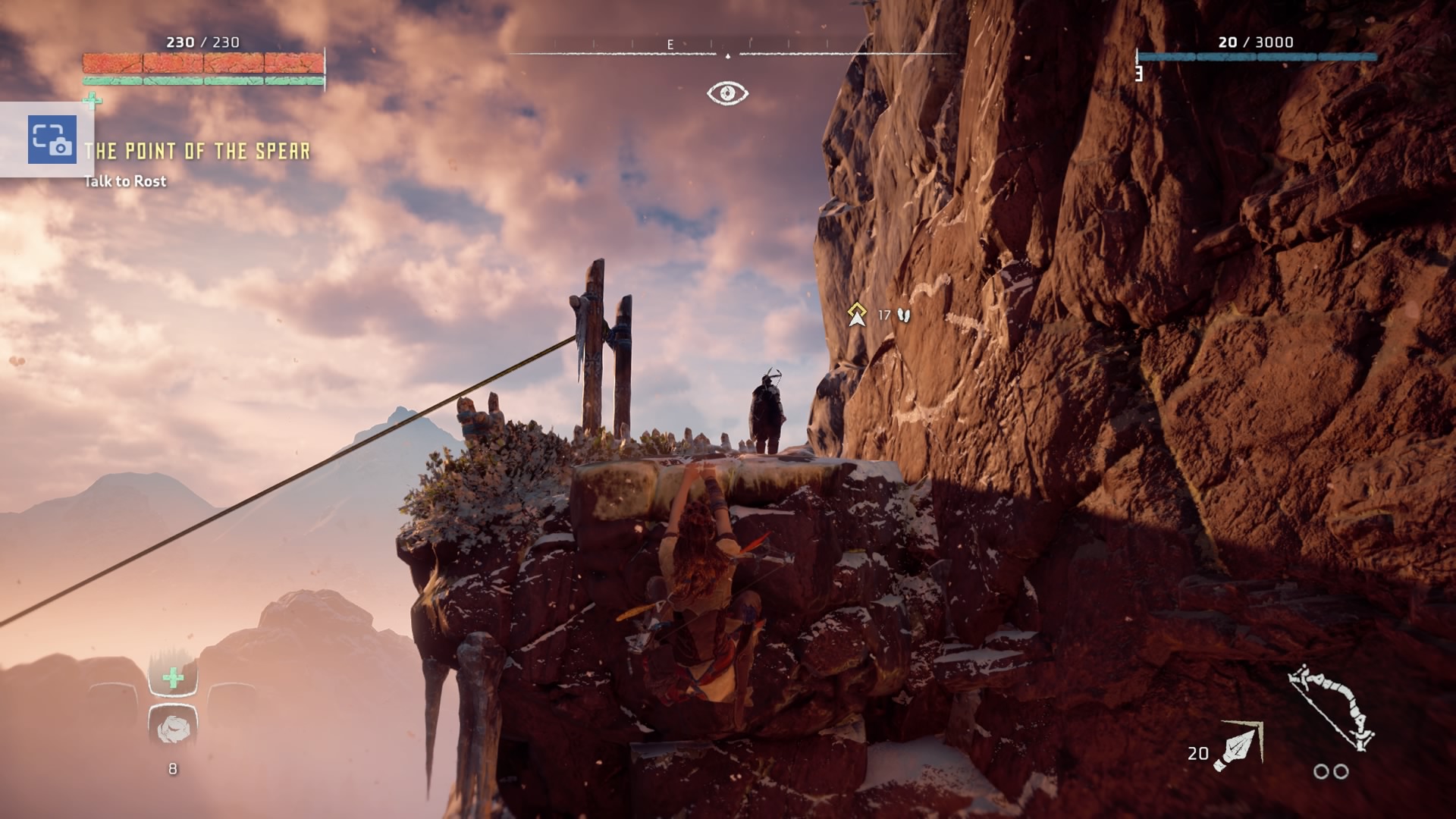Click the stealth visibility eye icon
This screenshot has height=819, width=1456.
tap(727, 93)
